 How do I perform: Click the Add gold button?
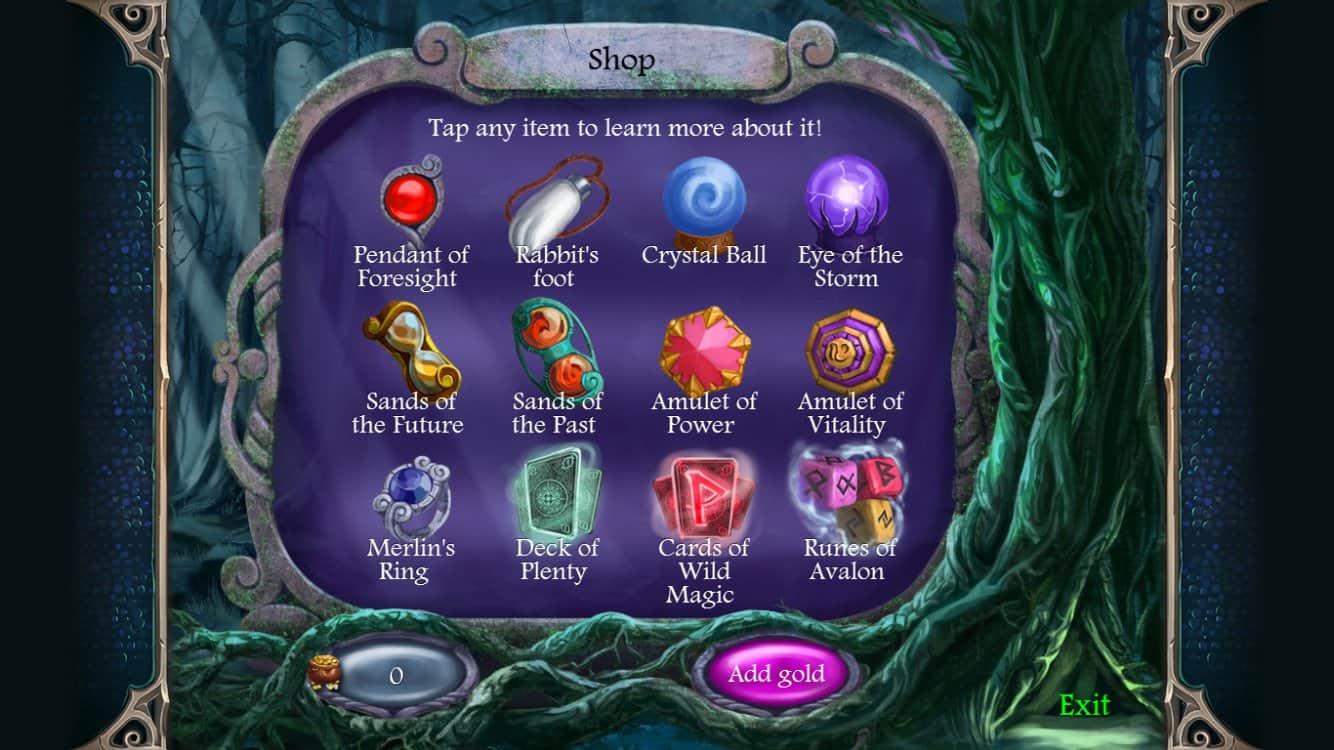tap(776, 673)
